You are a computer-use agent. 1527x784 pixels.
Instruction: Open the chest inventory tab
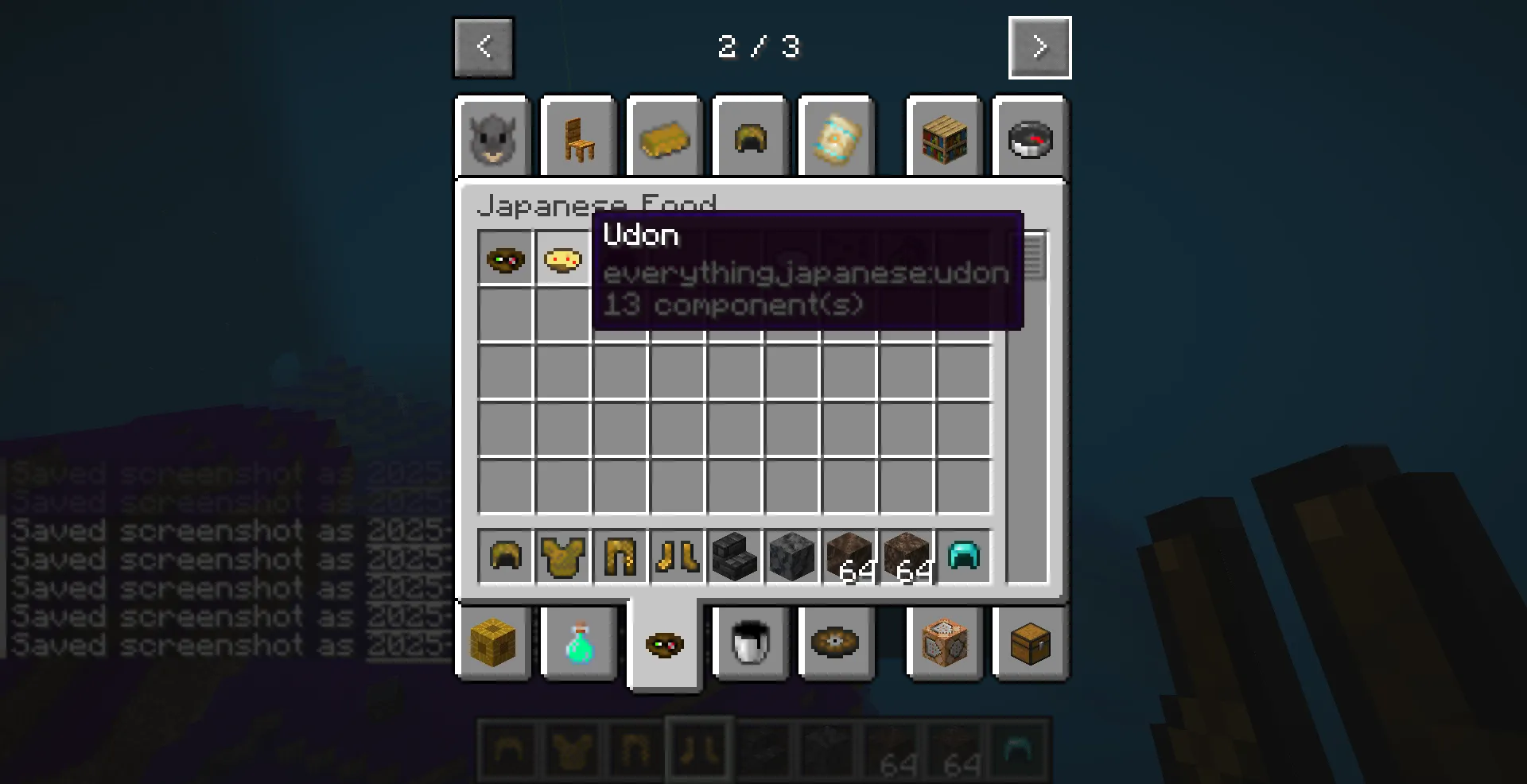(x=1030, y=644)
